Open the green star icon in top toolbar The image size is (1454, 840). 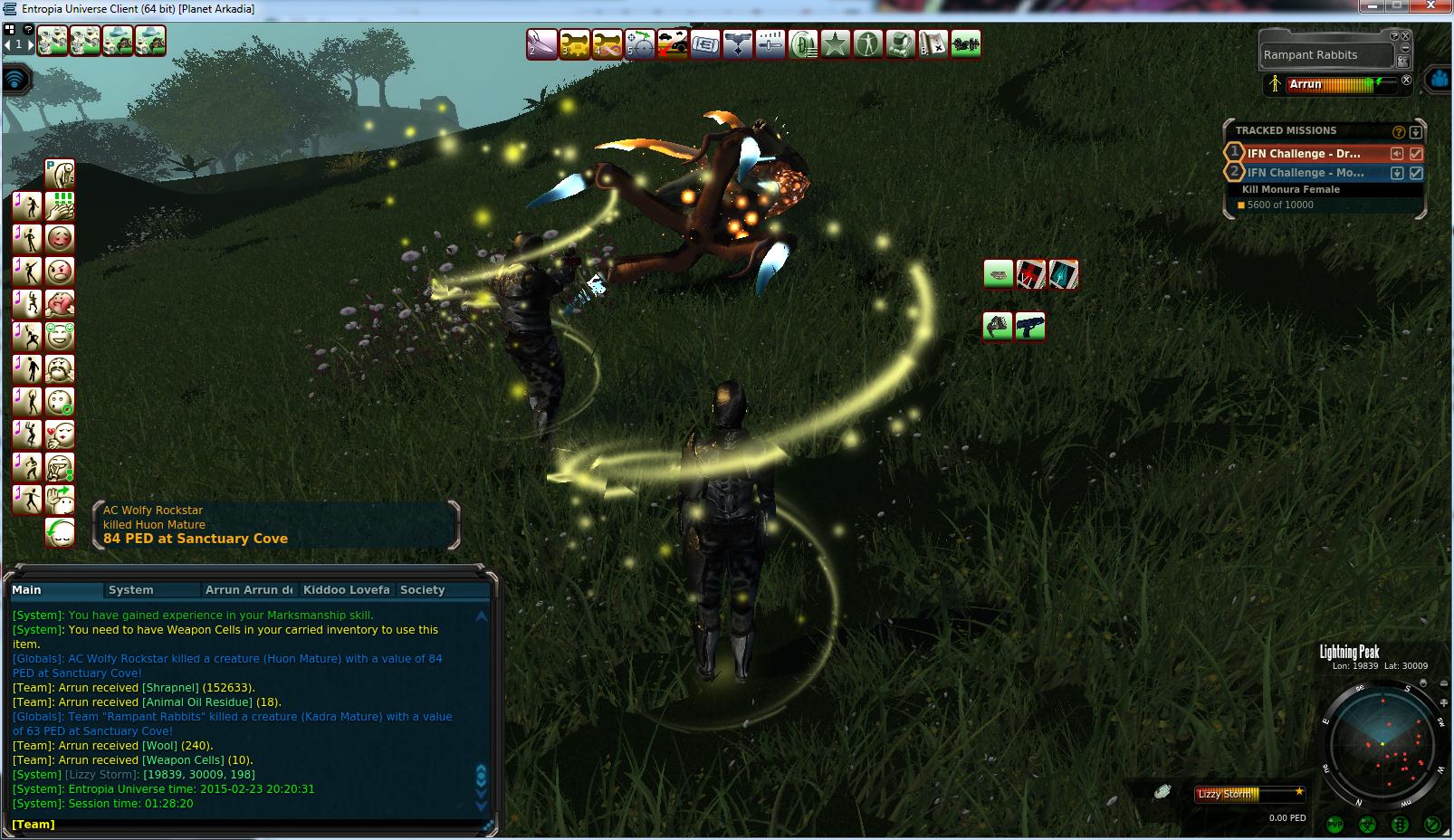click(836, 43)
